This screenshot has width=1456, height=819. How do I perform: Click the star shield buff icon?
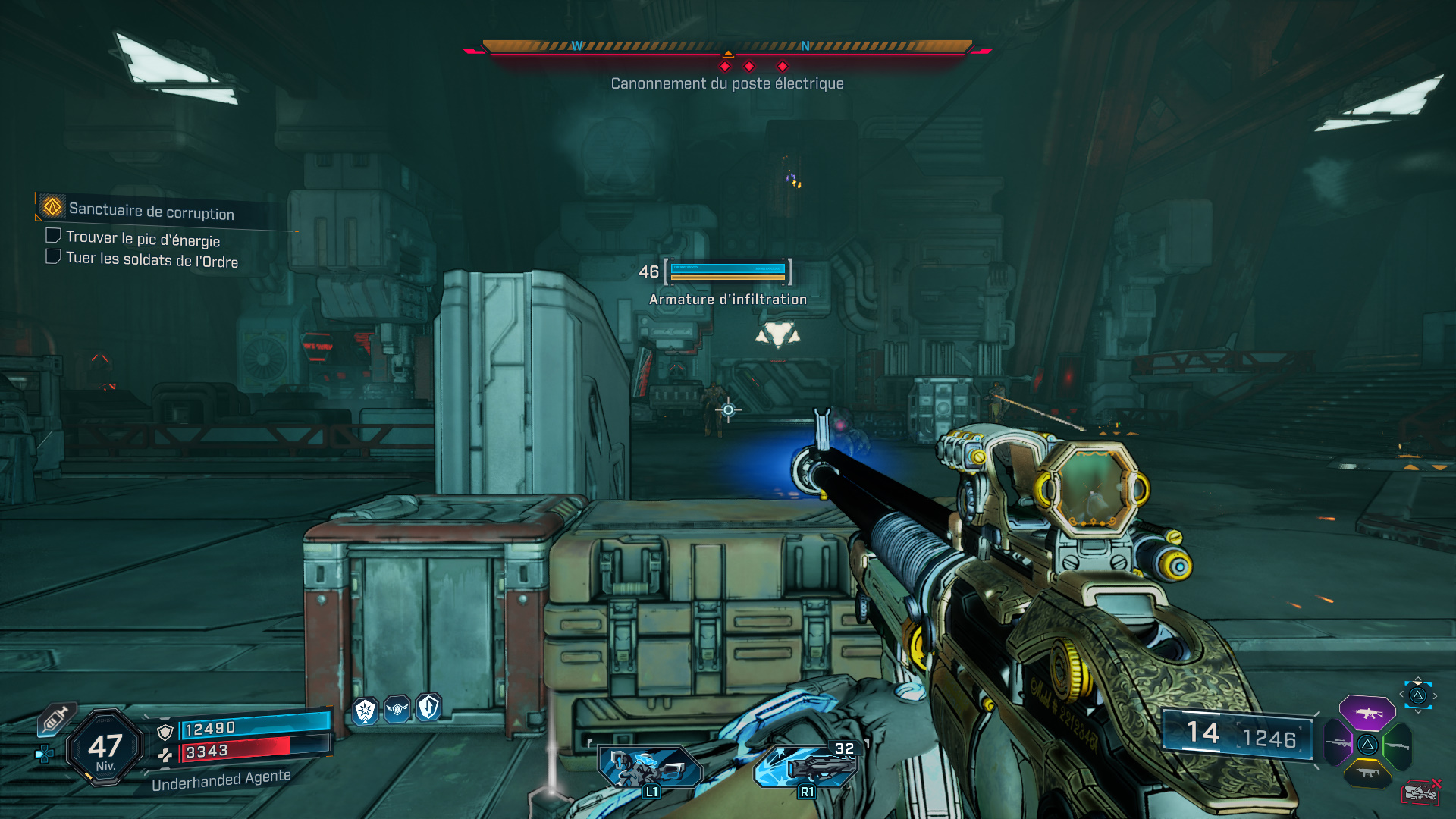point(366,711)
